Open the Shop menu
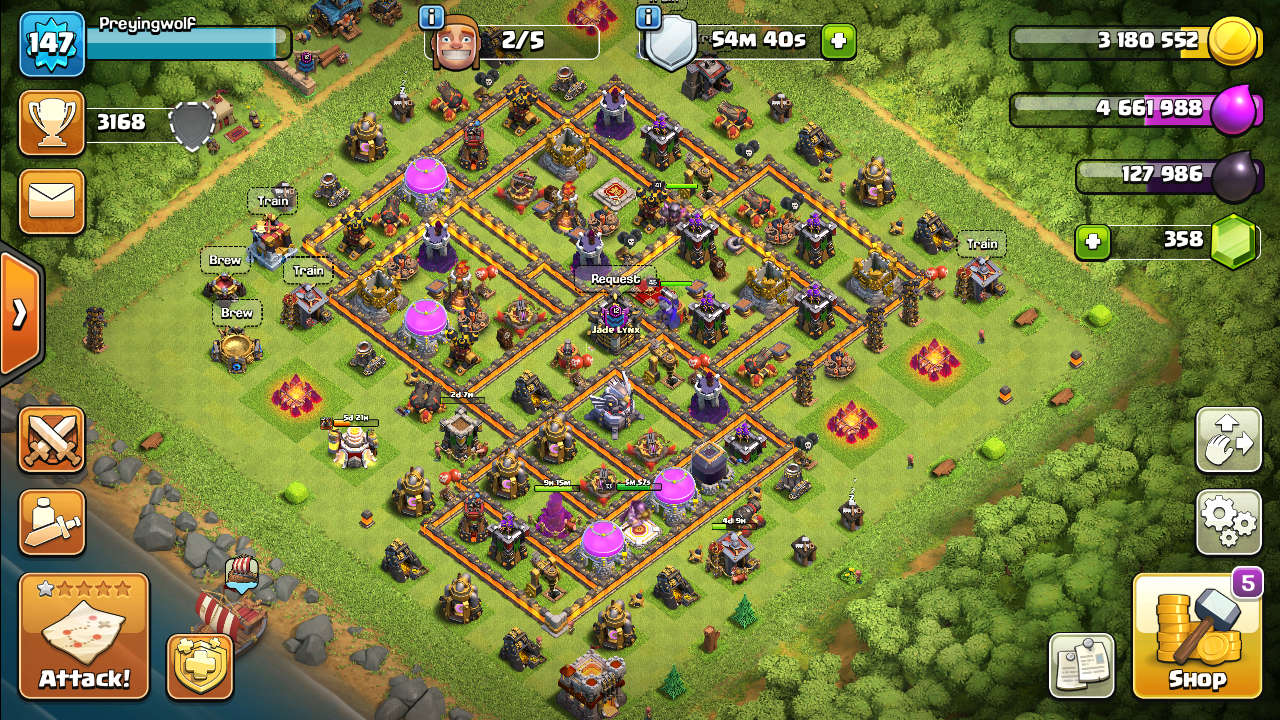 pos(1196,636)
